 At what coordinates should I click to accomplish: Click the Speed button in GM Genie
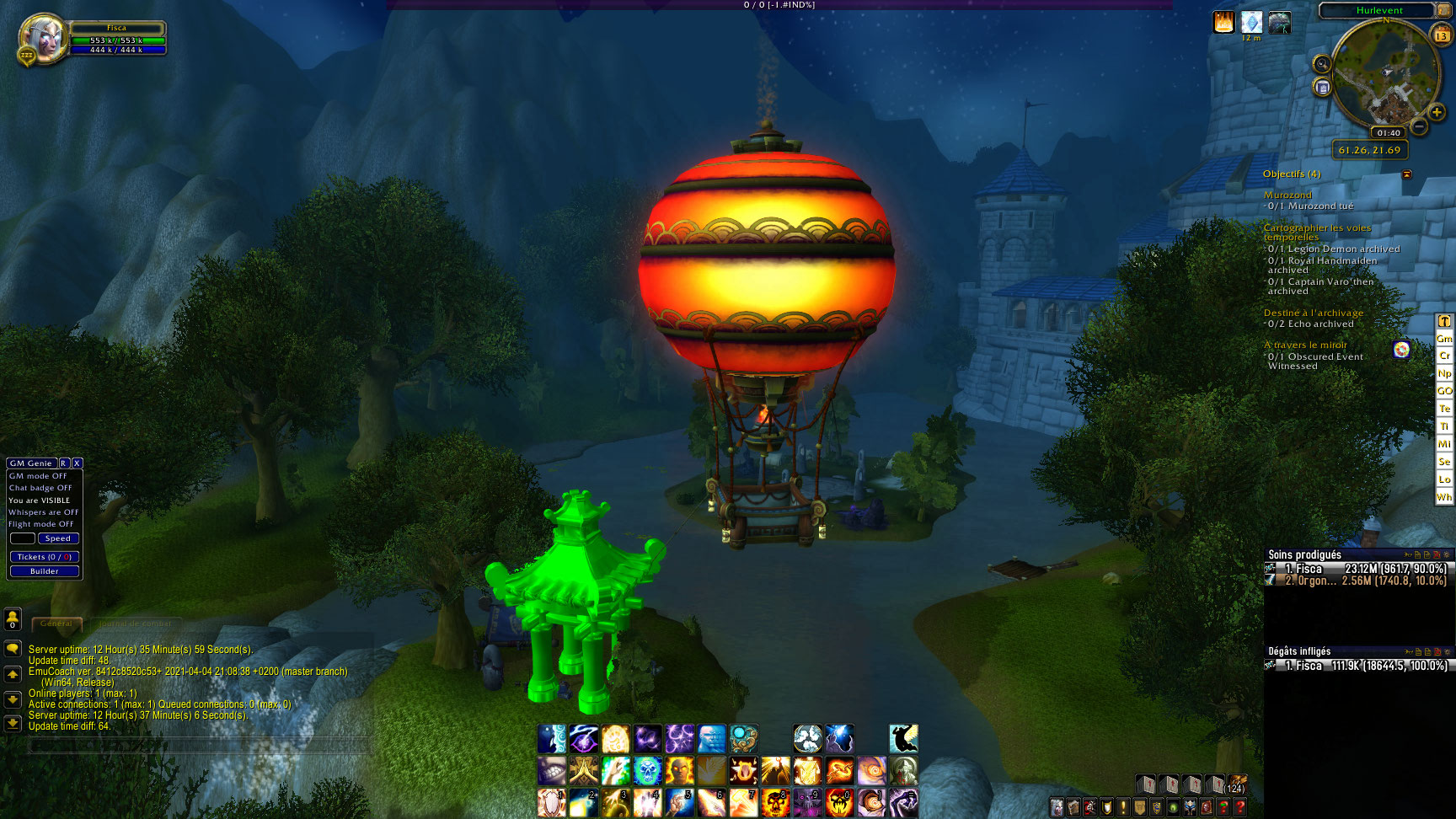point(58,538)
